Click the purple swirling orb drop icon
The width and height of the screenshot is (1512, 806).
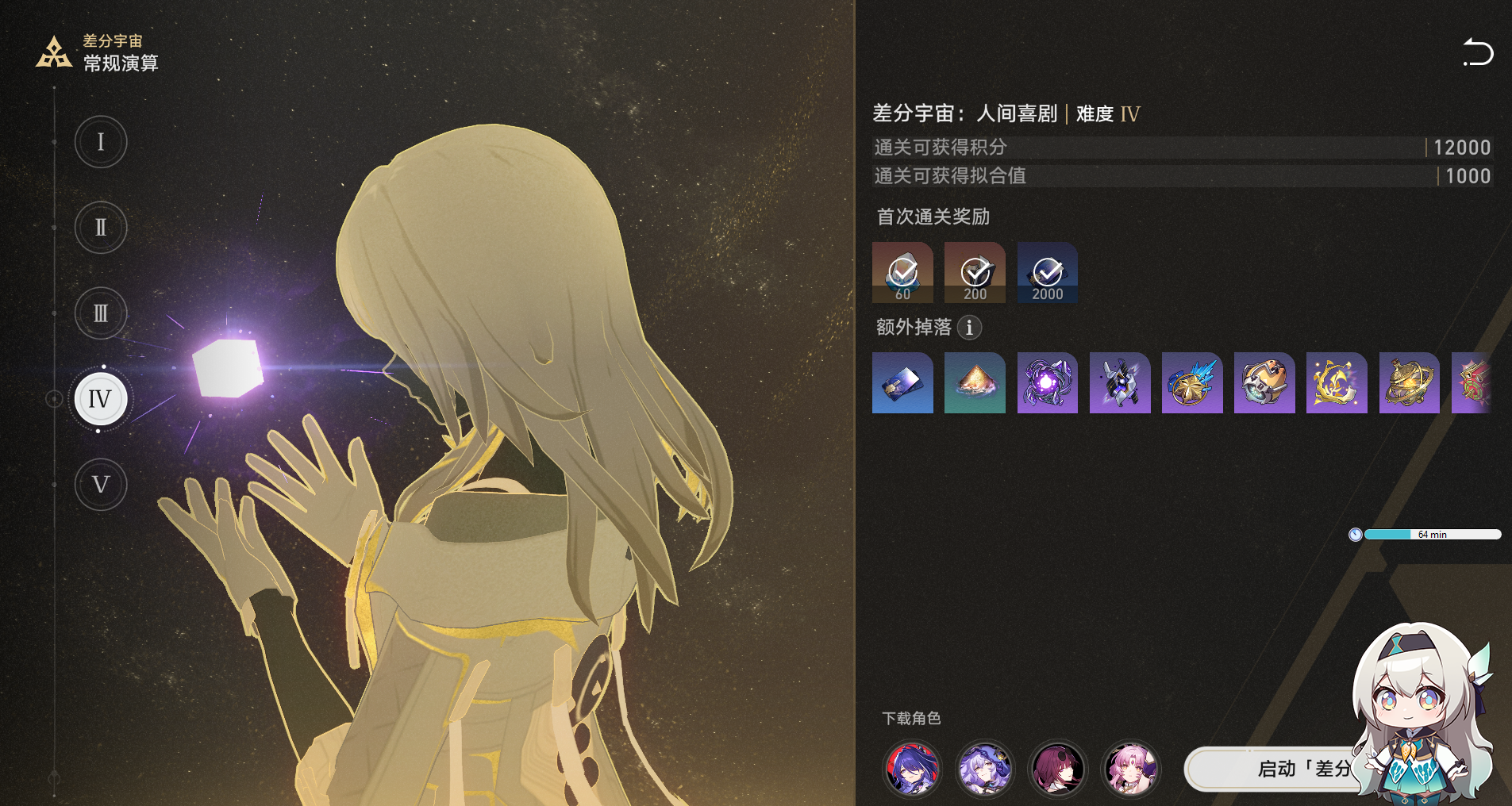click(1048, 384)
